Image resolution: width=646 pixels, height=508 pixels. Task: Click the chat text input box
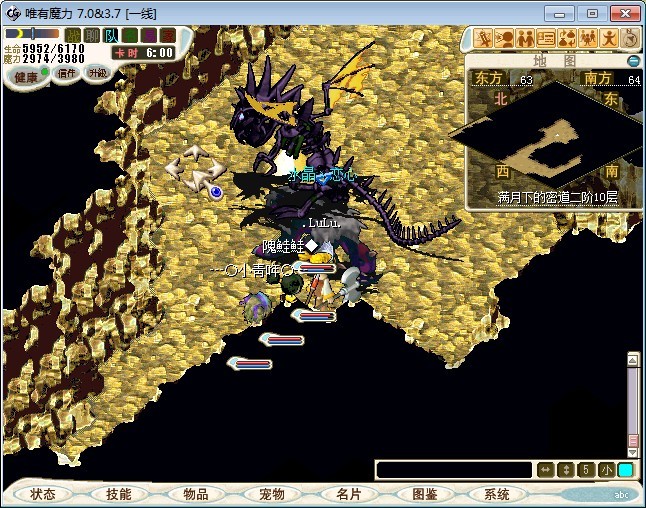pos(454,470)
